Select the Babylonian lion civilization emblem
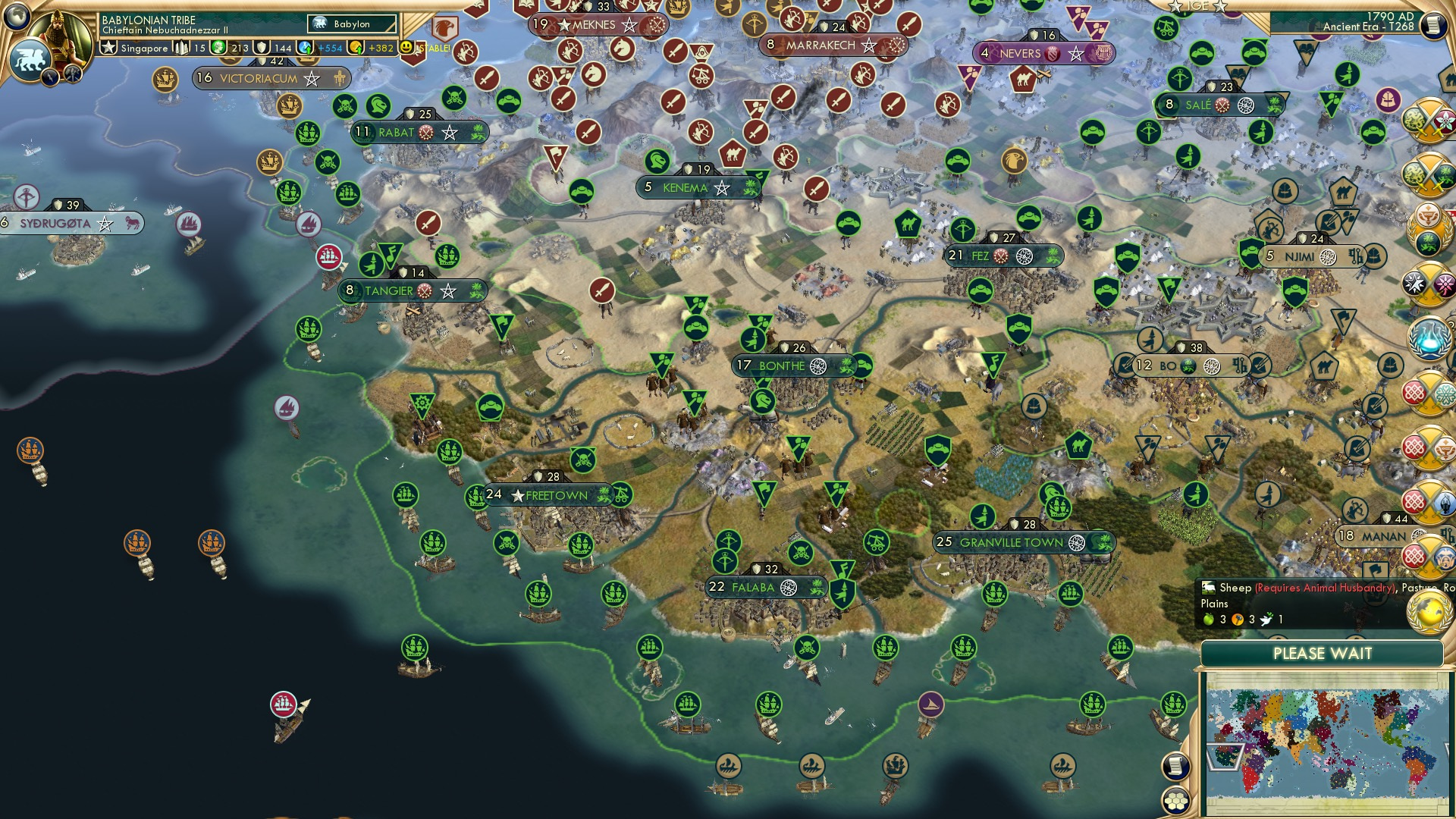This screenshot has height=819, width=1456. click(x=30, y=59)
